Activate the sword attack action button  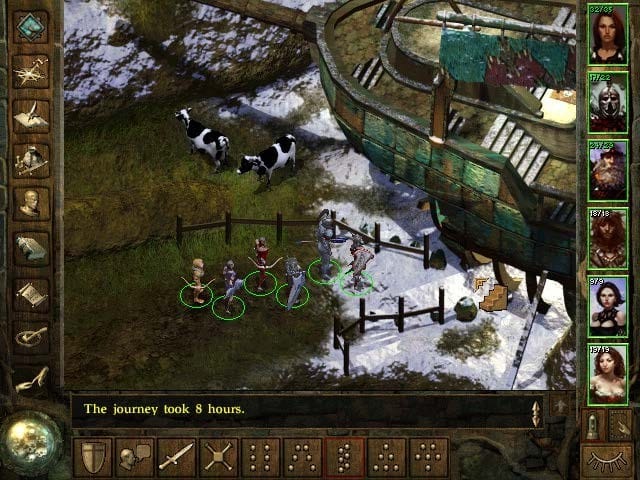click(177, 457)
